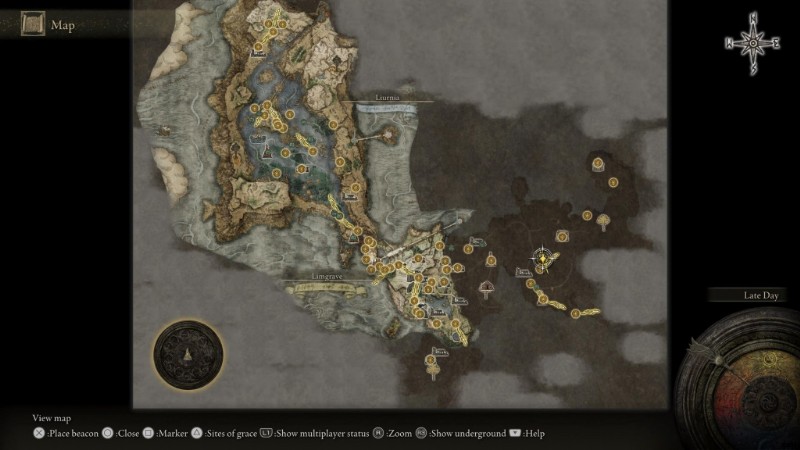Select the player's glowing position marker

[542, 258]
